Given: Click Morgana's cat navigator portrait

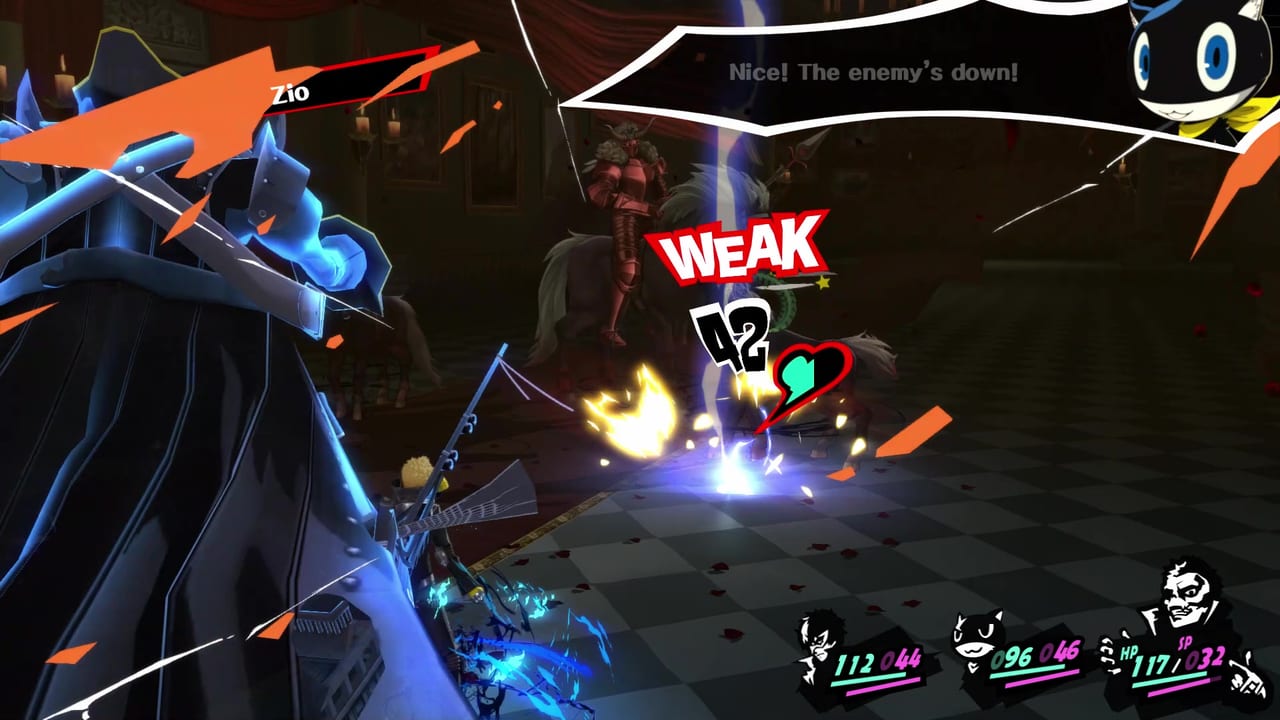Looking at the screenshot, I should [1188, 62].
